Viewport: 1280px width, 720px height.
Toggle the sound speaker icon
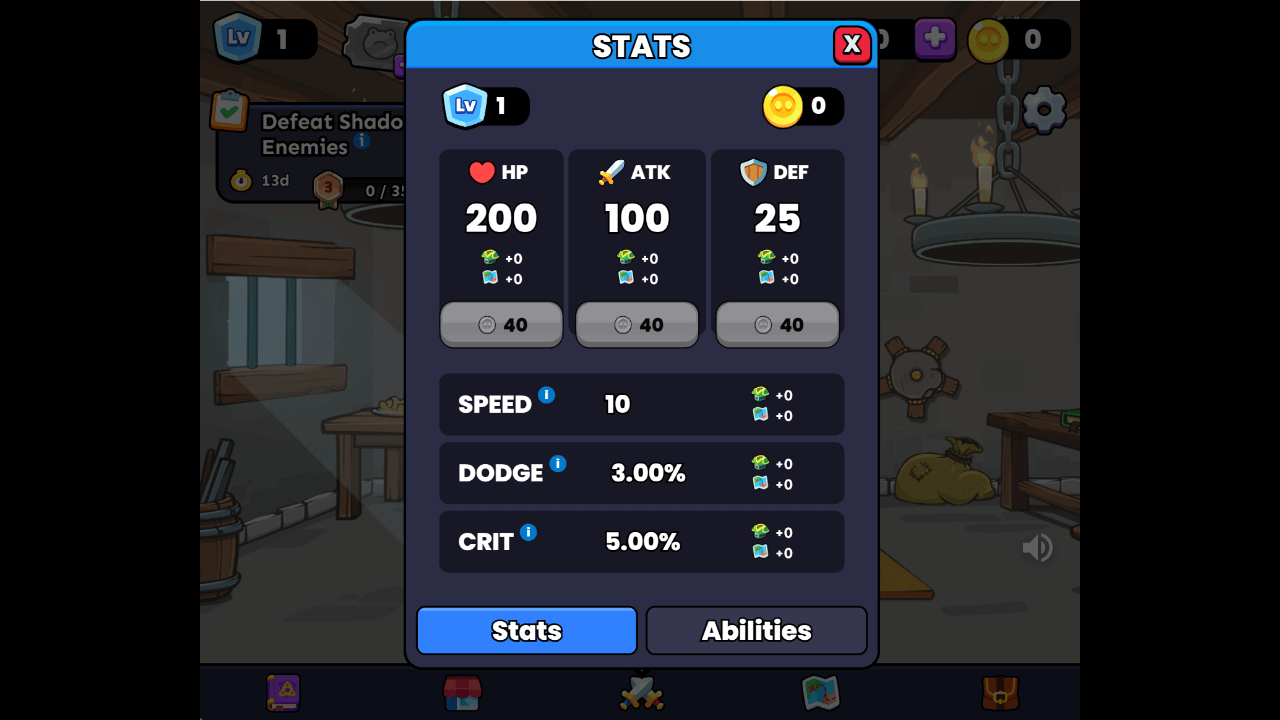coord(1037,547)
